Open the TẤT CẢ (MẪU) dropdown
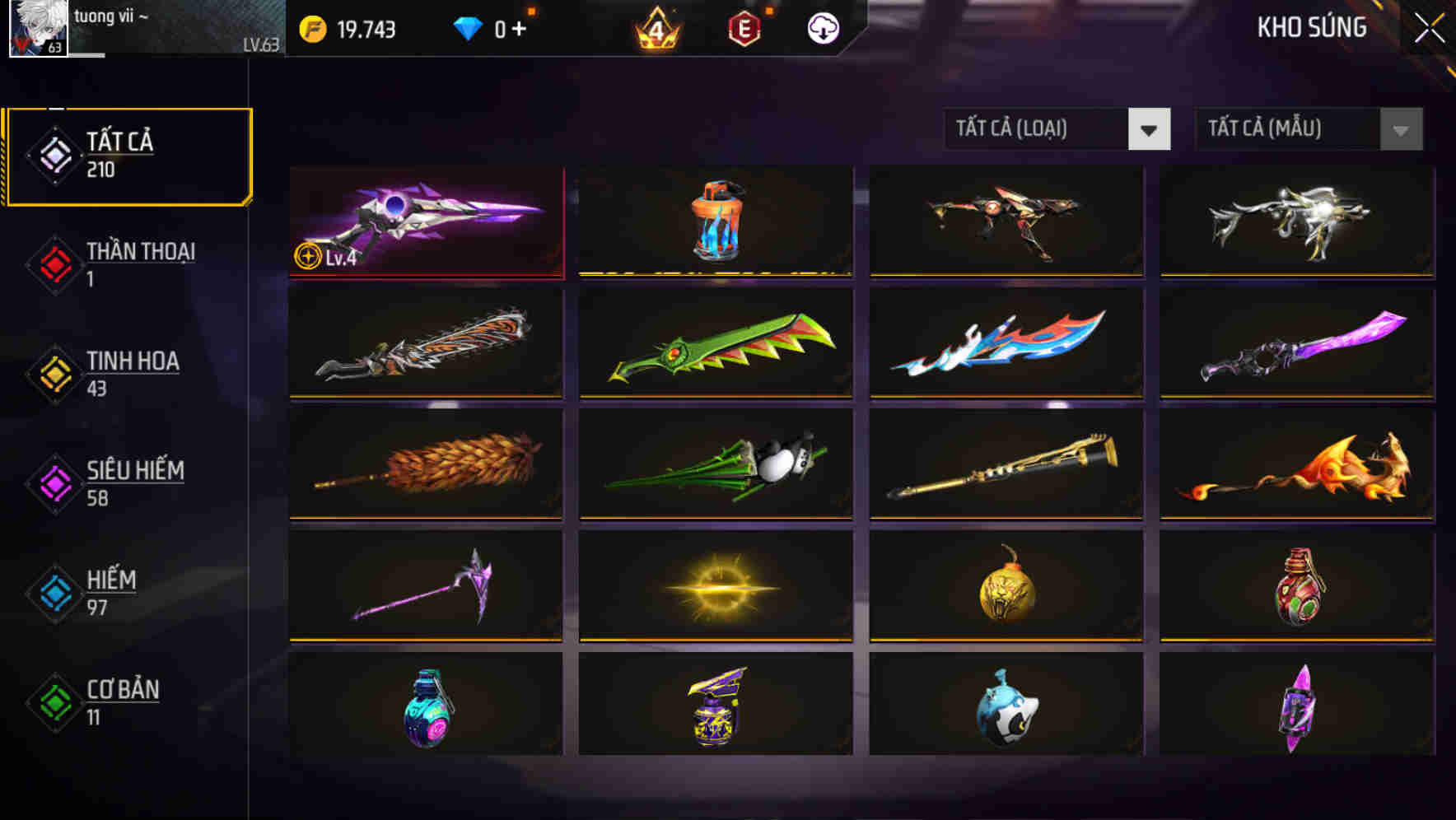Screen dimensions: 1456x820 [1289, 129]
